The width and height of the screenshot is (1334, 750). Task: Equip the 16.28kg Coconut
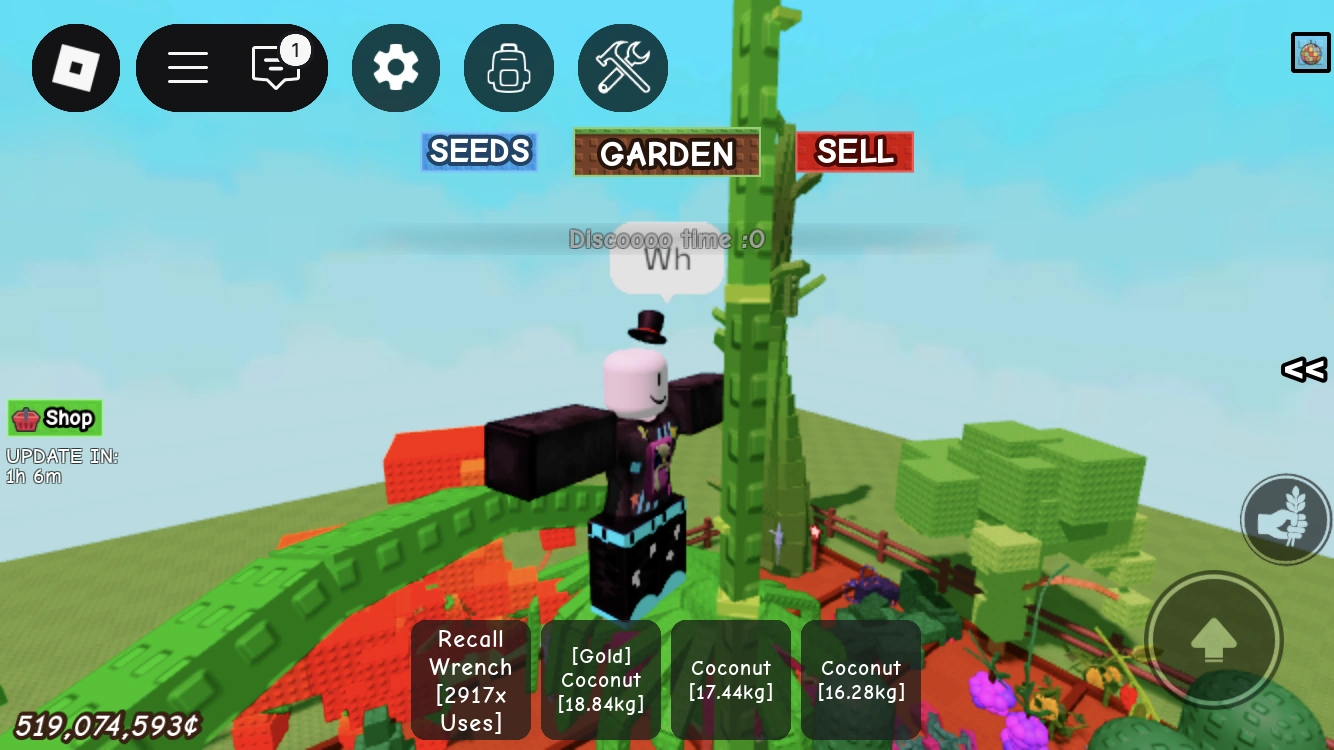[x=860, y=680]
